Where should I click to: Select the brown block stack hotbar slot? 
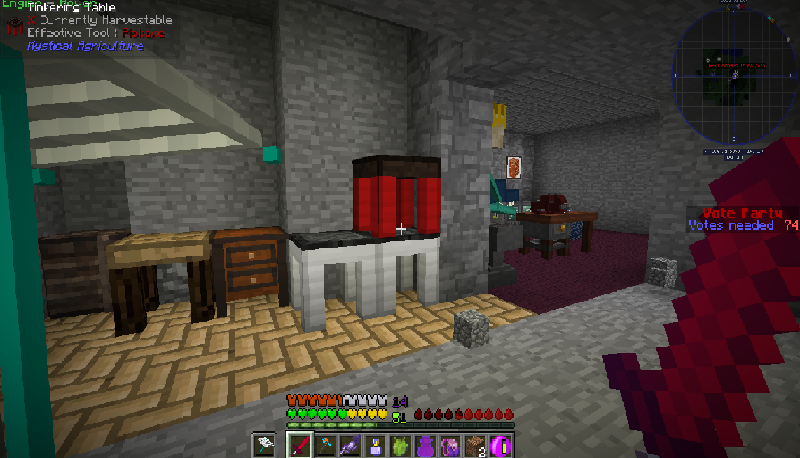coord(474,444)
